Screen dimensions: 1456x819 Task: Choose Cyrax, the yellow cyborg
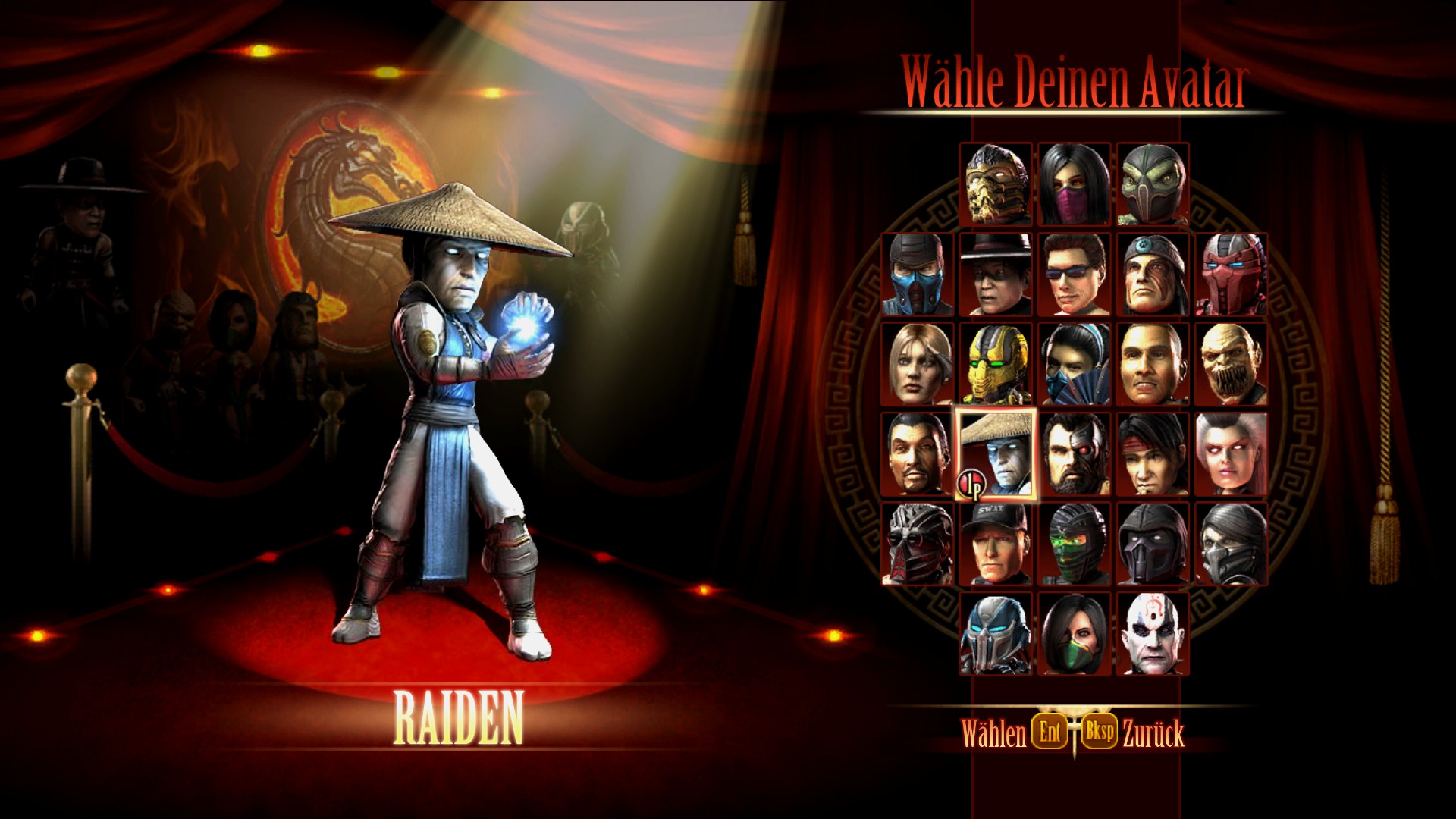(x=997, y=369)
